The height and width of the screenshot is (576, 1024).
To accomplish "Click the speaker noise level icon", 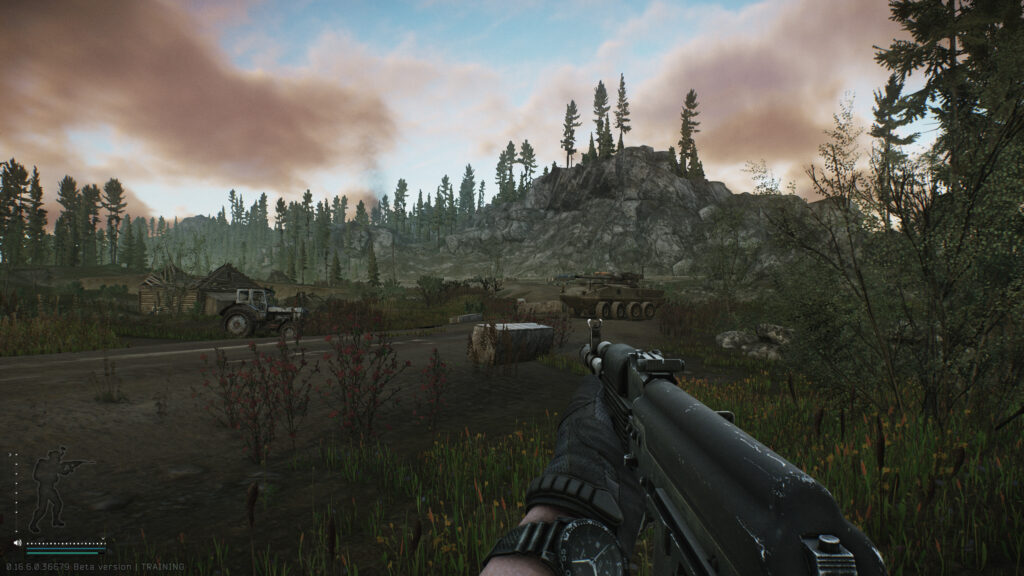I will point(17,543).
